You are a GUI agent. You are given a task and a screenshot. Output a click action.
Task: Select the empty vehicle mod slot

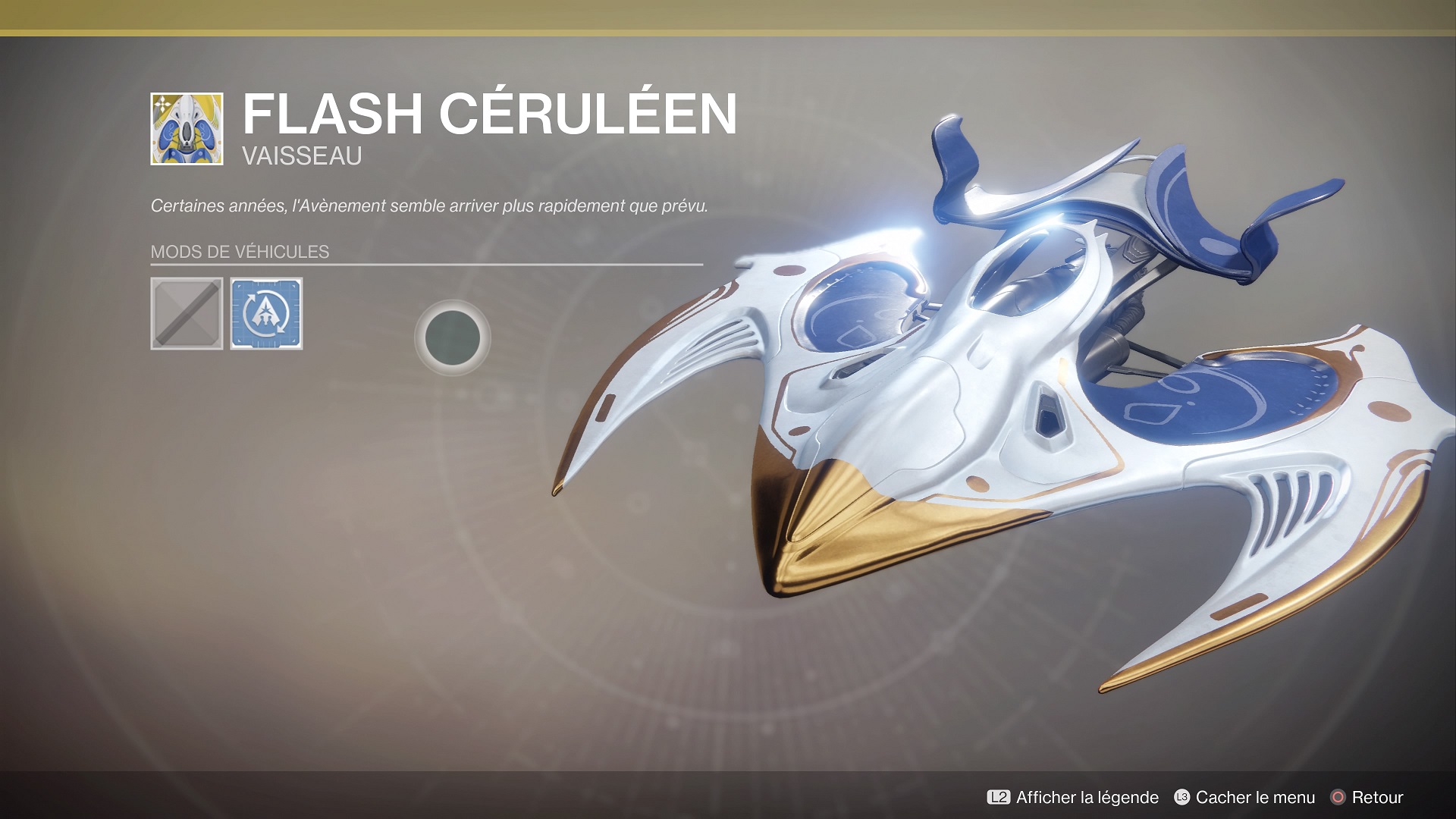pos(187,313)
